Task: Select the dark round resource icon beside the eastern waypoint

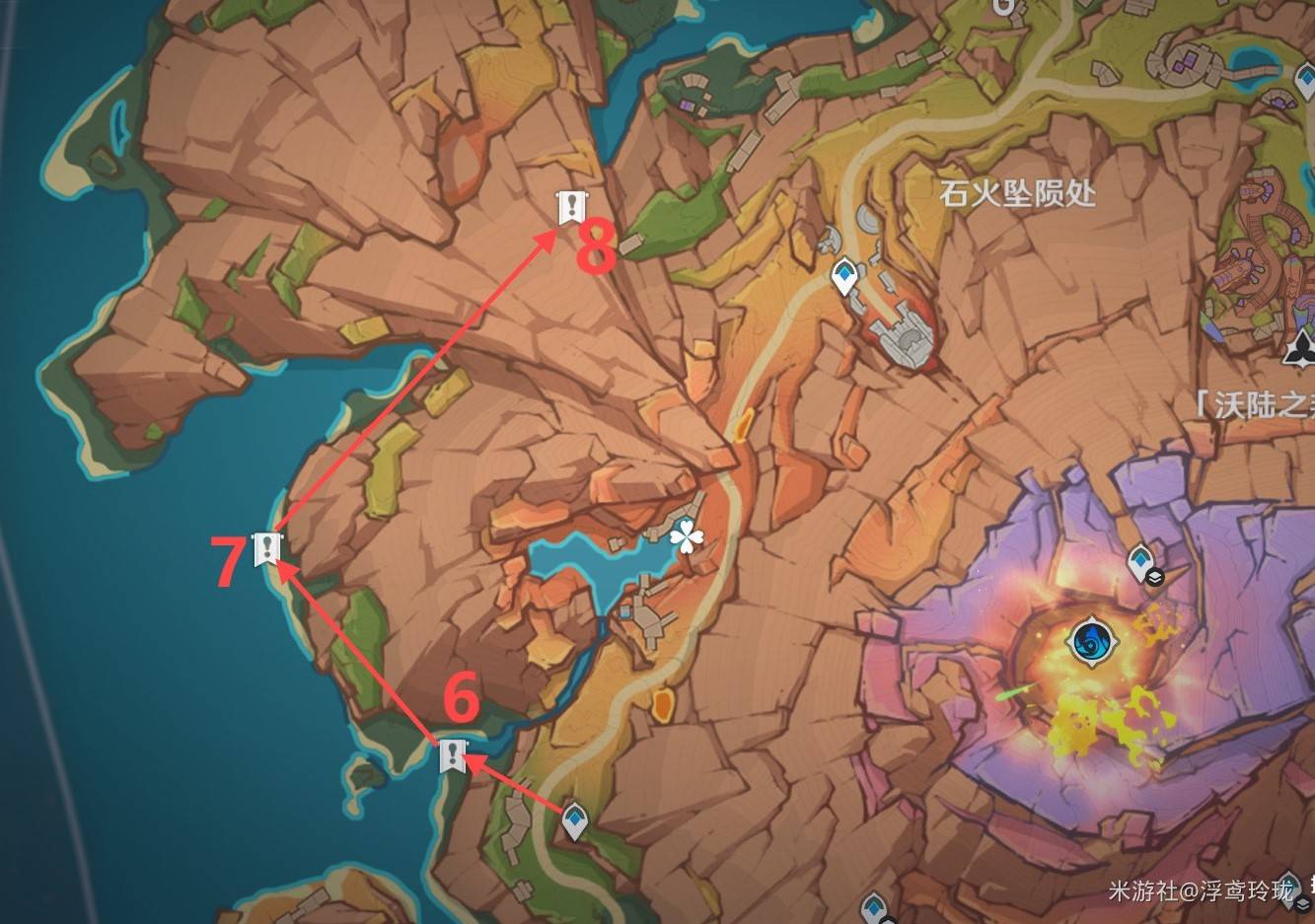Action: coord(1156,578)
